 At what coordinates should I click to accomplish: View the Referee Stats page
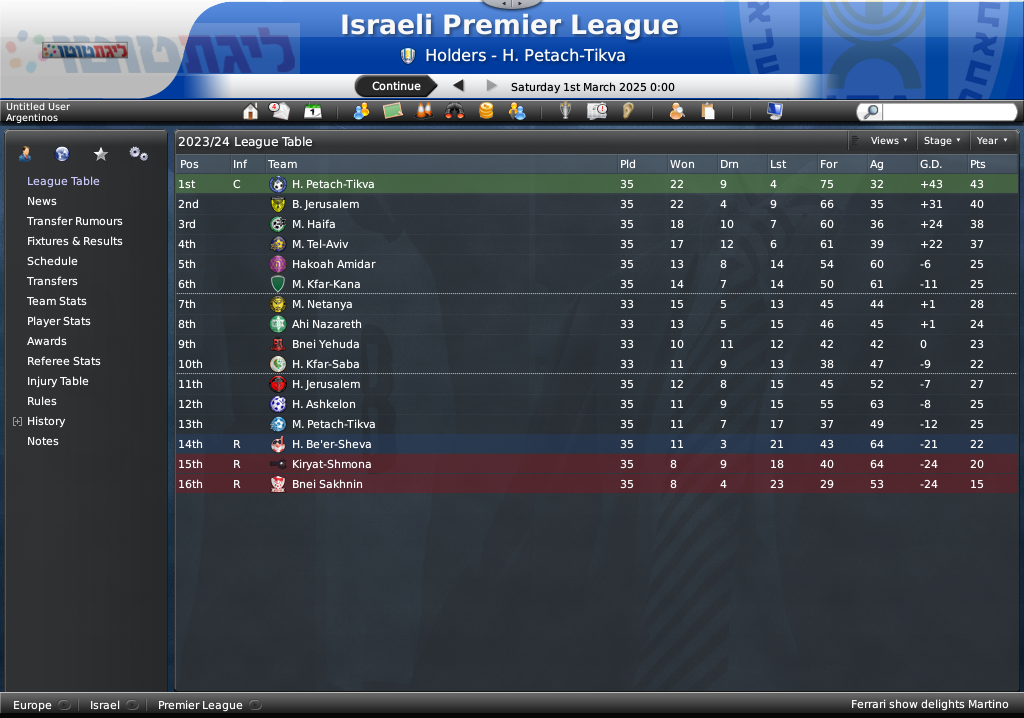click(x=63, y=361)
